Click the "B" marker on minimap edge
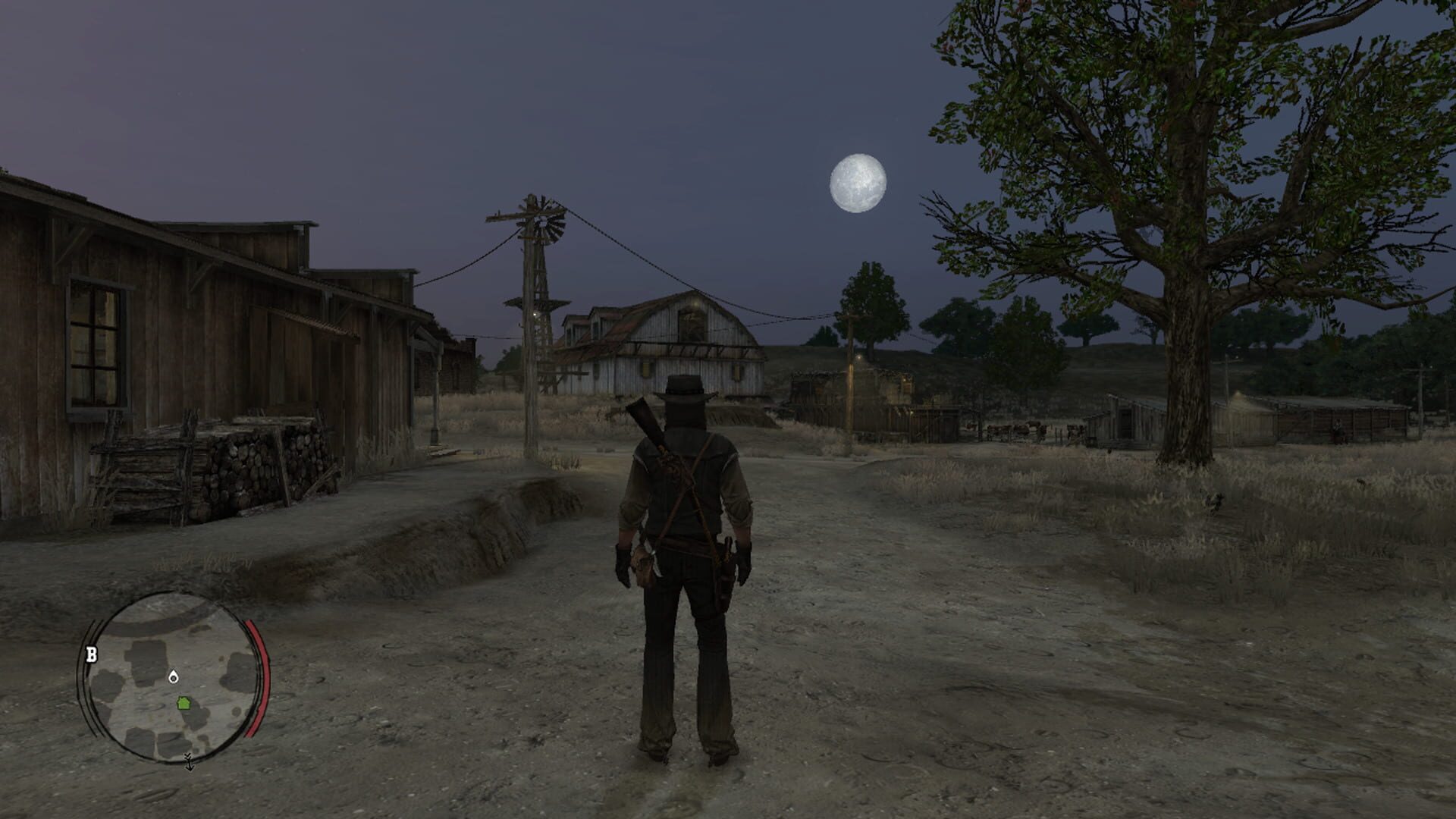The height and width of the screenshot is (819, 1456). coord(92,654)
